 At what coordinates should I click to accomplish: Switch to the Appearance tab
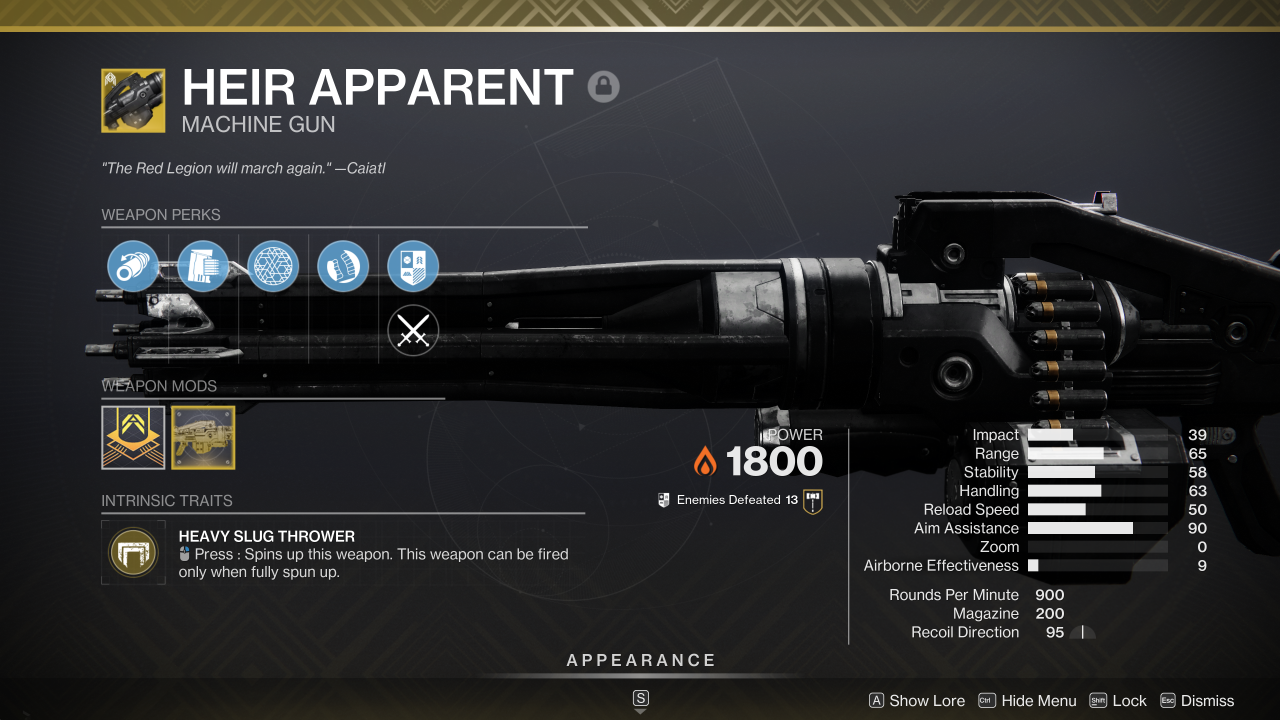pyautogui.click(x=641, y=660)
